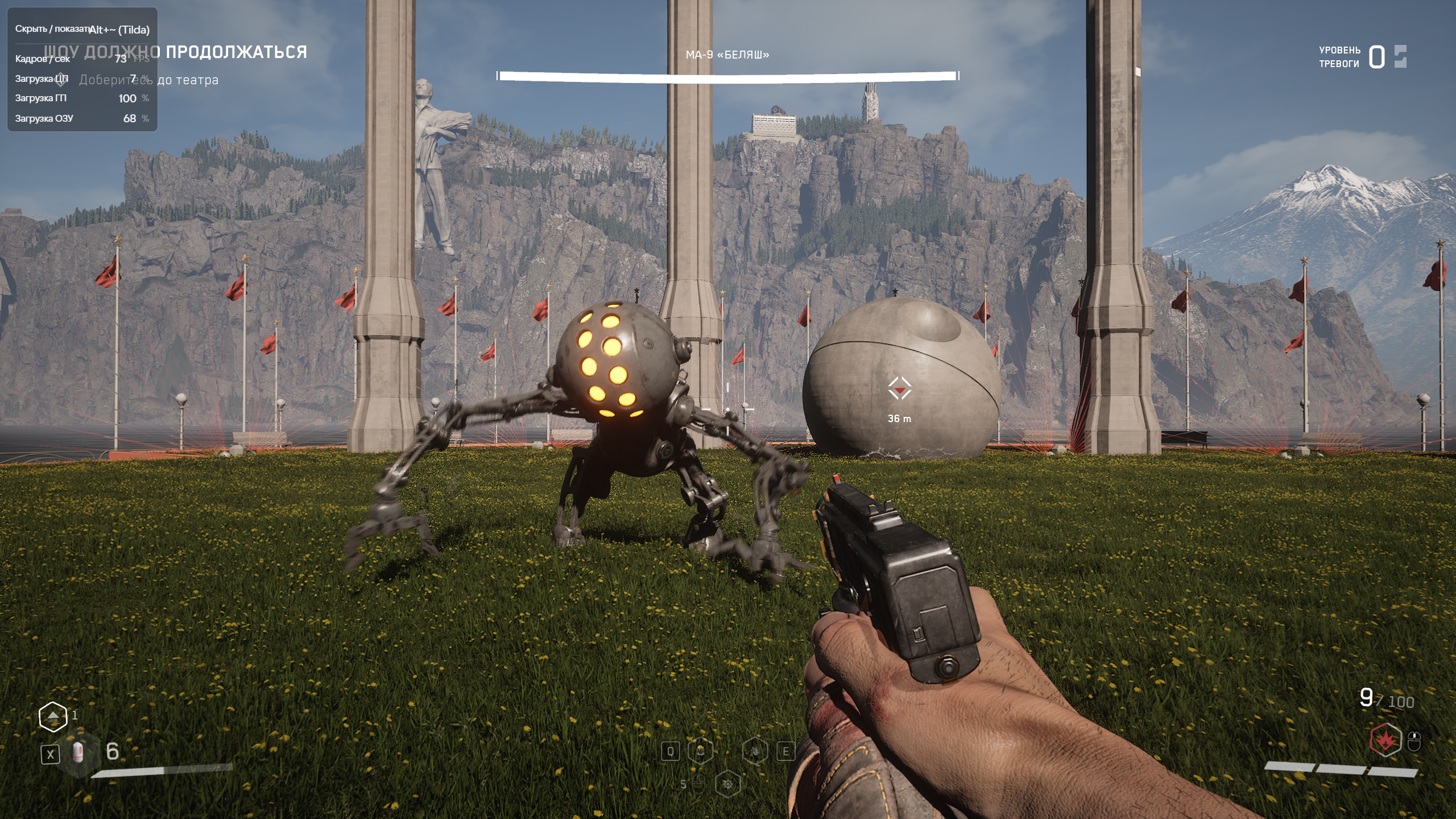1456x819 pixels.
Task: Activate the hand ability hexagon beside E
Action: point(755,751)
